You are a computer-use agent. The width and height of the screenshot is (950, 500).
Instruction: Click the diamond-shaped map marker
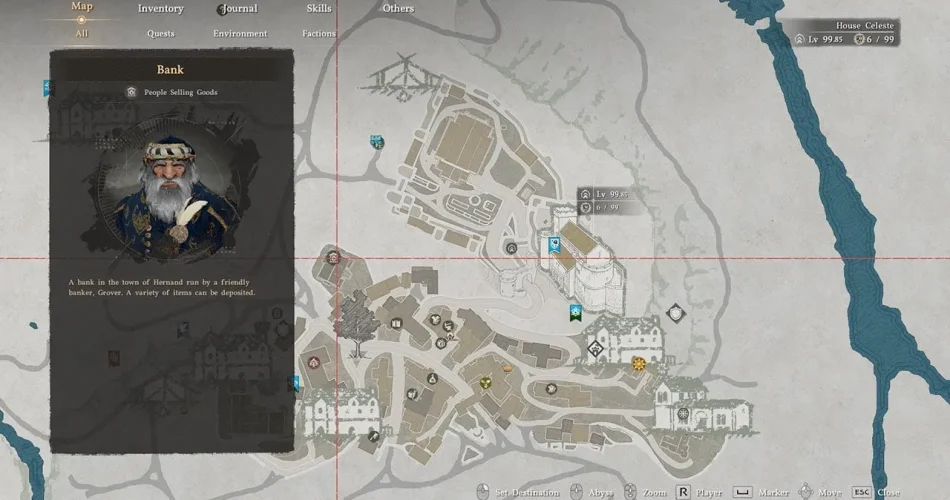[595, 349]
